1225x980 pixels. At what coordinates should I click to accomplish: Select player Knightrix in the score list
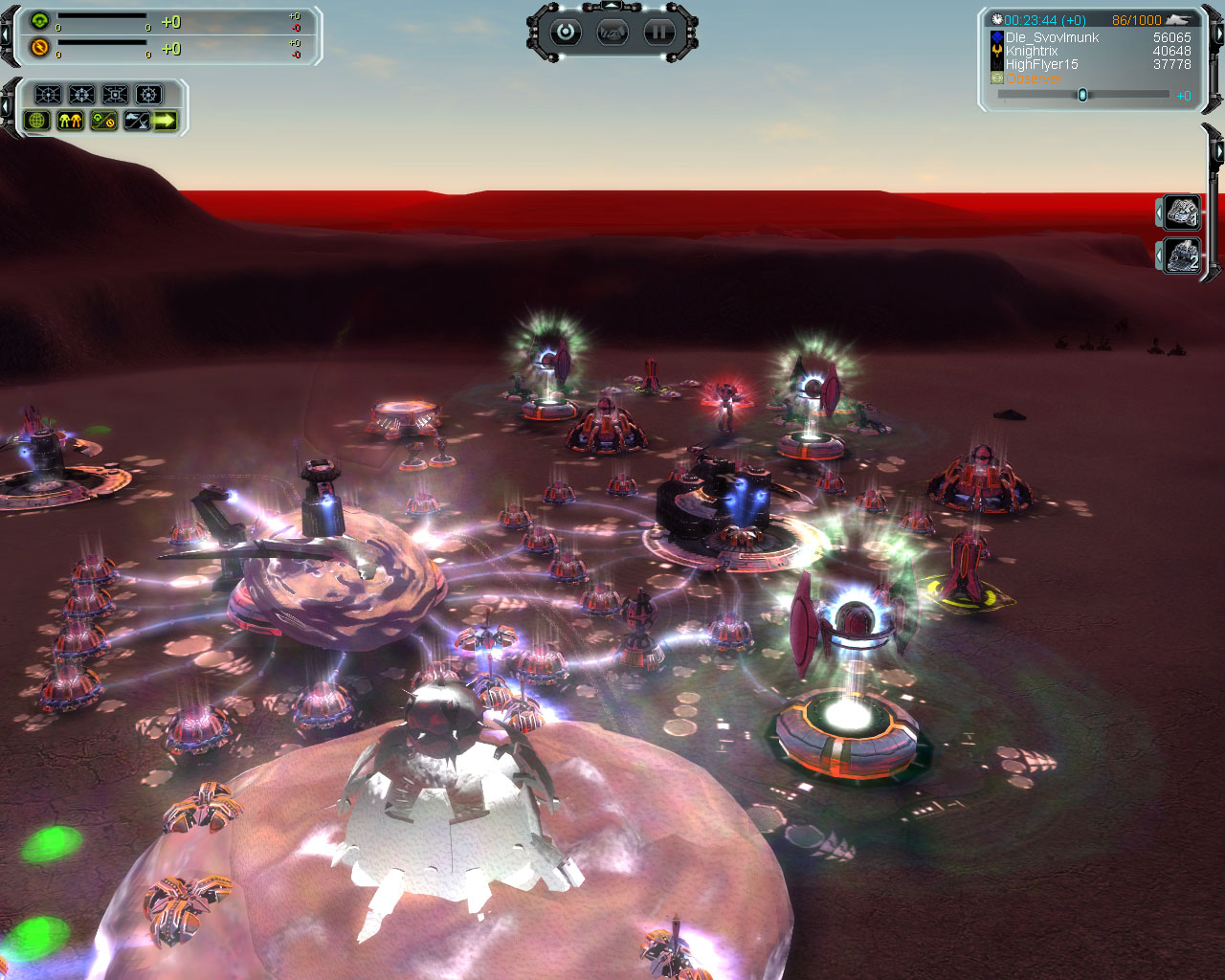point(1032,51)
